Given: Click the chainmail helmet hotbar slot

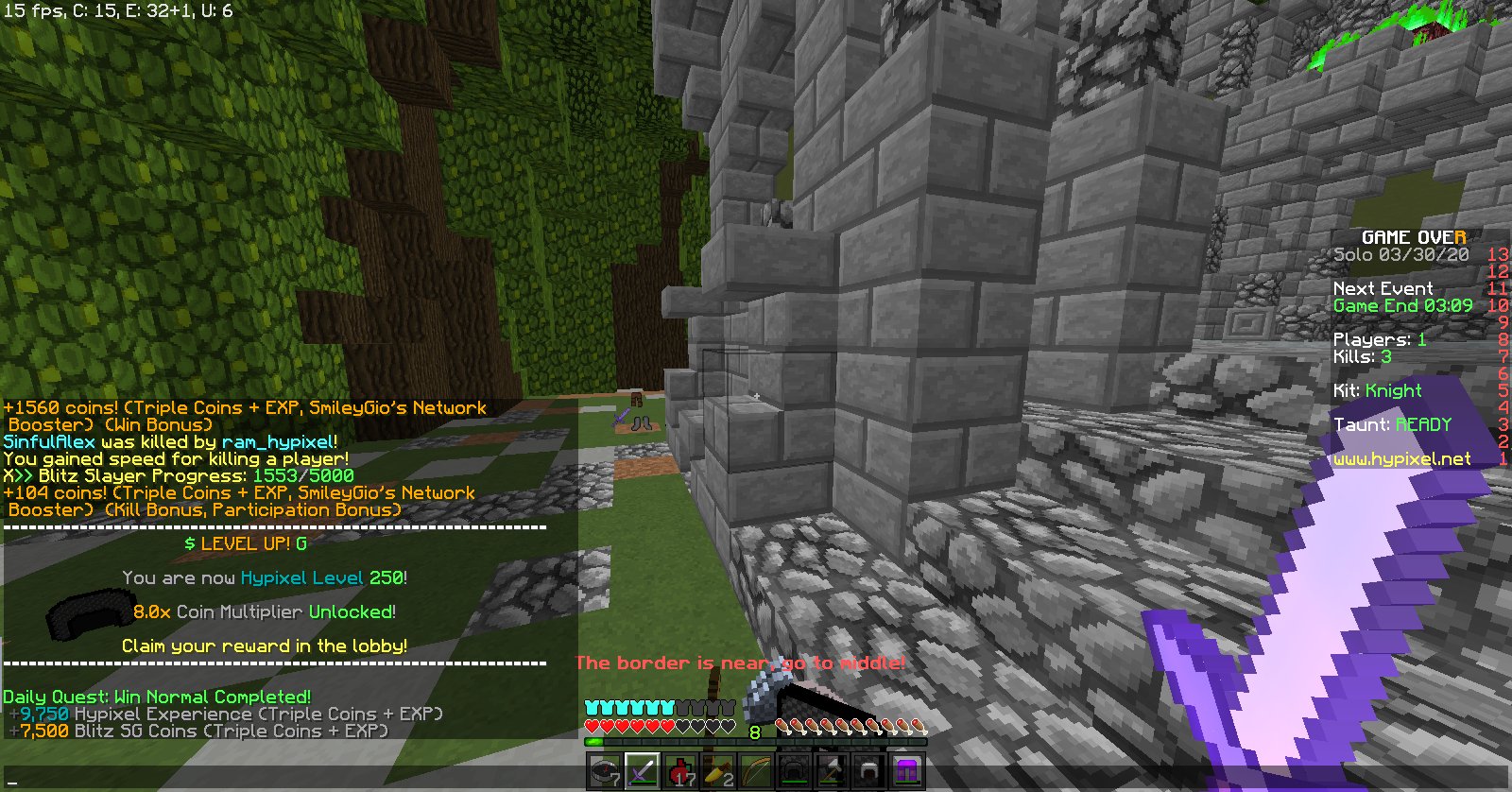Looking at the screenshot, I should coord(794,770).
